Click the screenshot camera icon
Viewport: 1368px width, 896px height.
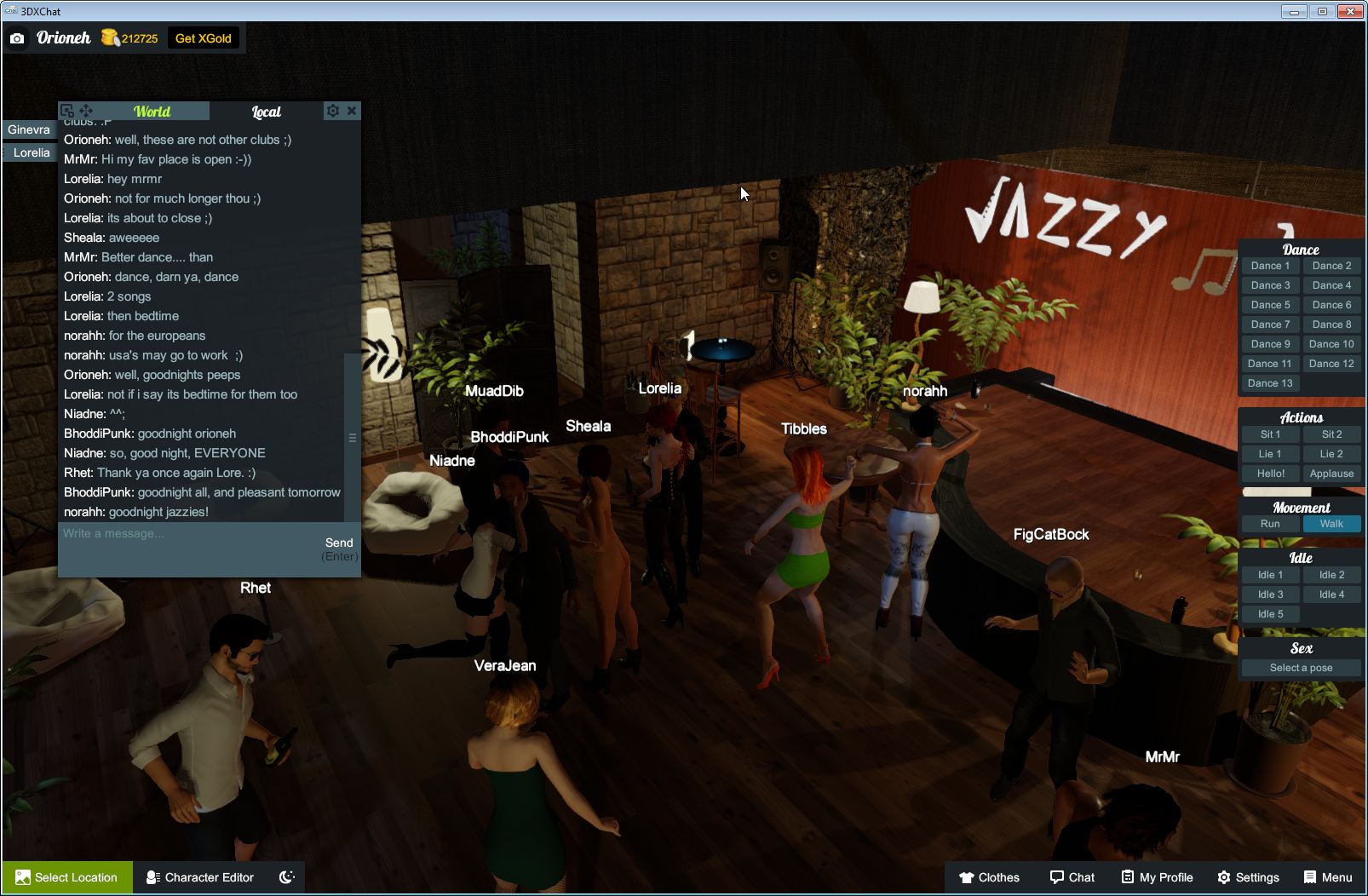pyautogui.click(x=17, y=37)
